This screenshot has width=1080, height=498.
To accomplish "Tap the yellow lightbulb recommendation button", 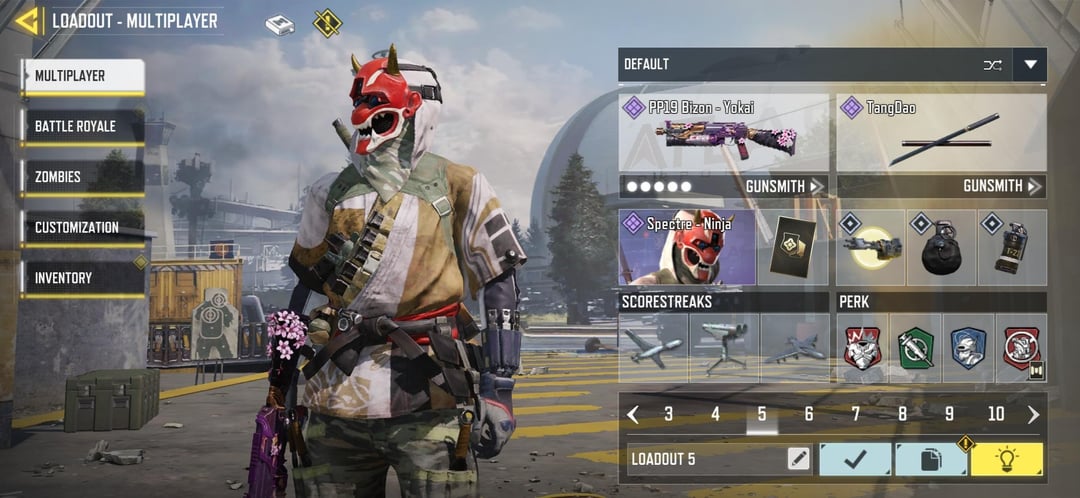I will coord(1006,459).
